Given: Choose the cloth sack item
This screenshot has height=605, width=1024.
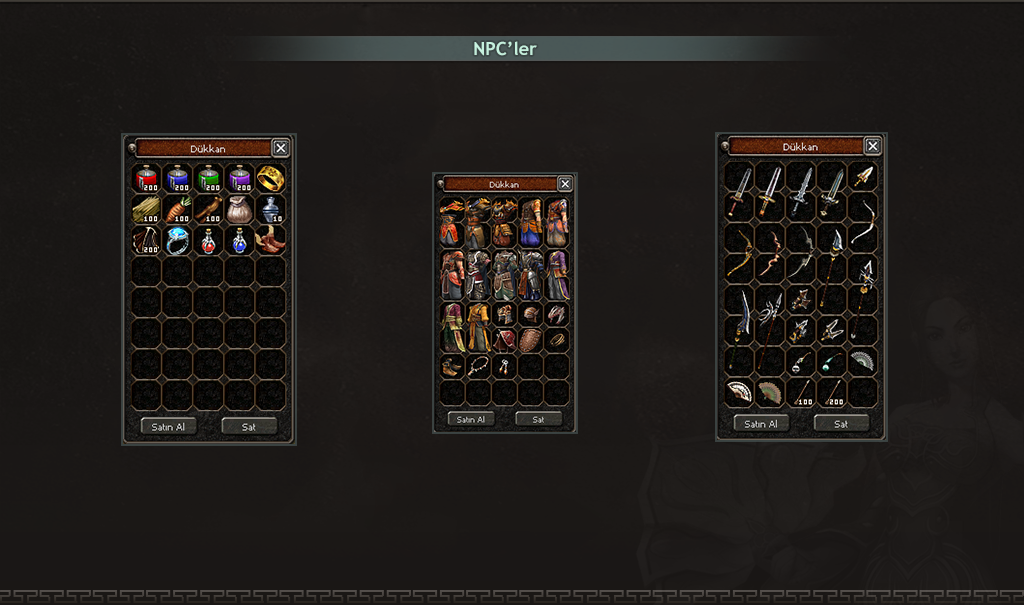Looking at the screenshot, I should point(240,210).
